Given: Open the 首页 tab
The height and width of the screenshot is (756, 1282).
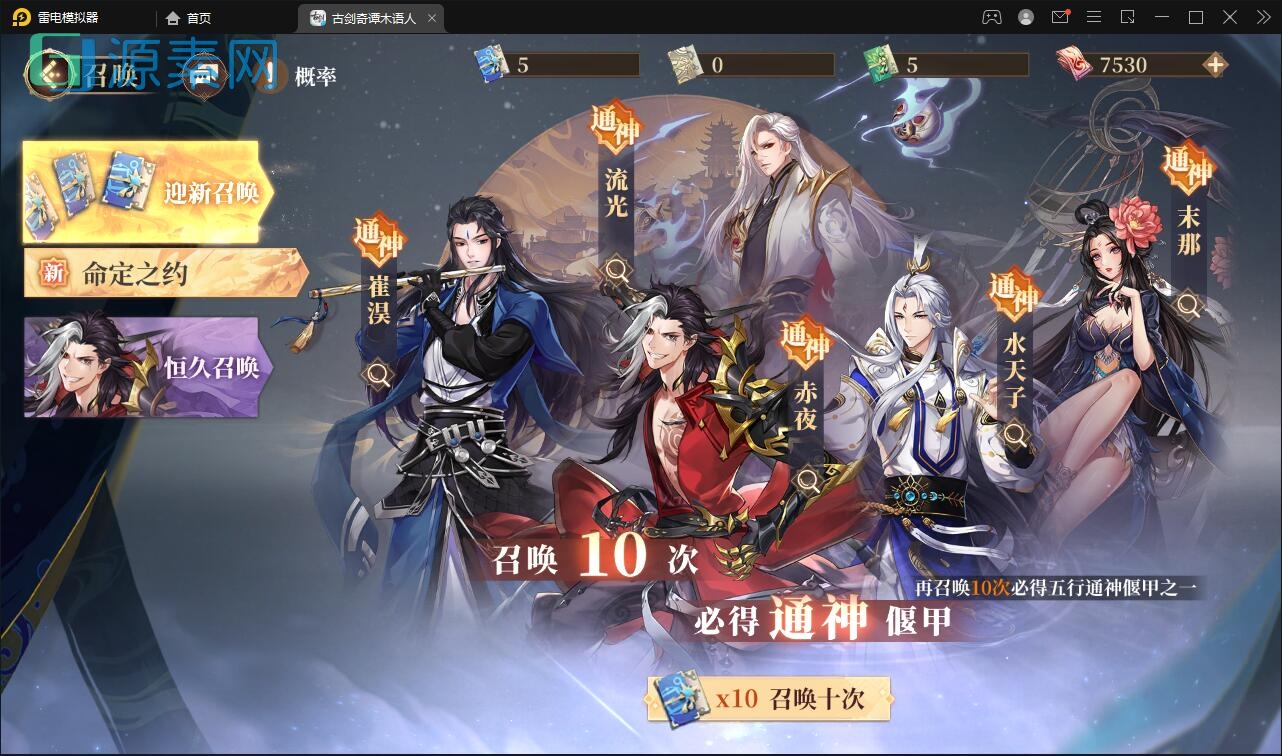Looking at the screenshot, I should click(186, 17).
